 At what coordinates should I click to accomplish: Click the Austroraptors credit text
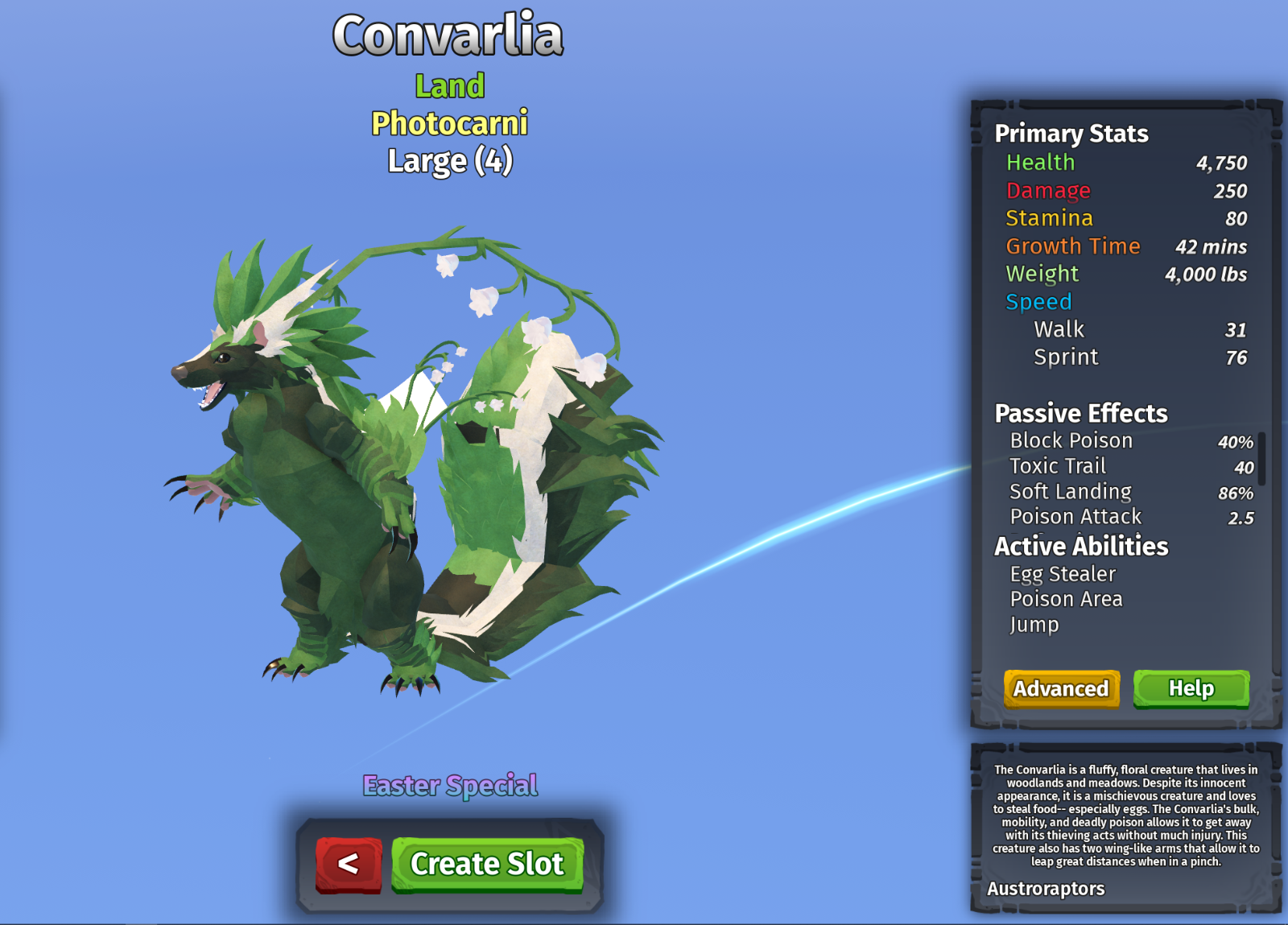point(1046,889)
